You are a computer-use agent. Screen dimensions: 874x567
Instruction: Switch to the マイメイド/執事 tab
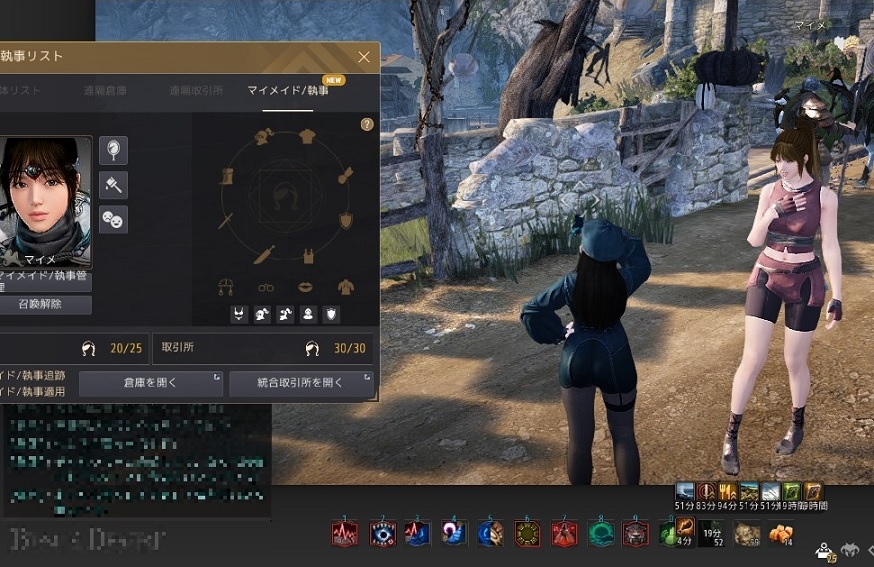pyautogui.click(x=288, y=91)
